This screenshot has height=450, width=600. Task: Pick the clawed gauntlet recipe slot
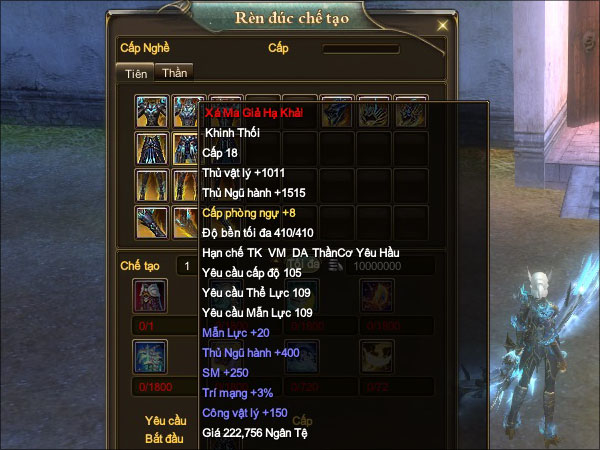click(152, 221)
